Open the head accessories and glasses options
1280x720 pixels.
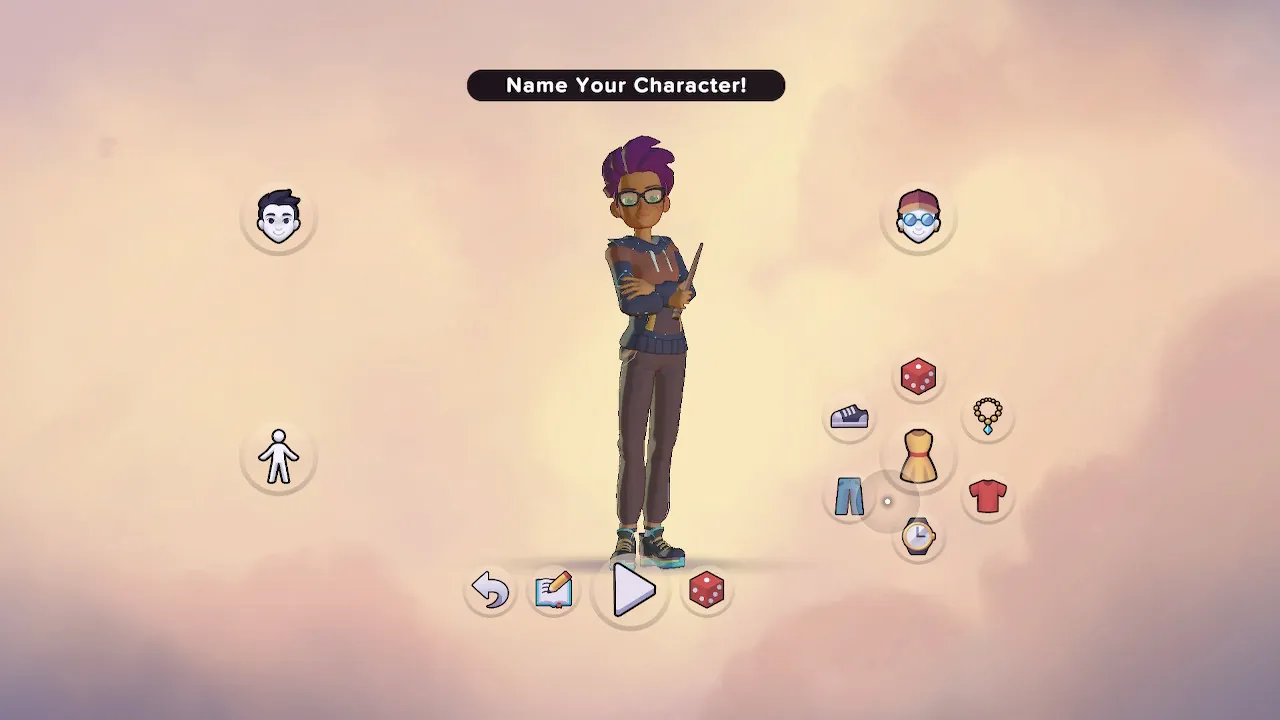pyautogui.click(x=918, y=218)
